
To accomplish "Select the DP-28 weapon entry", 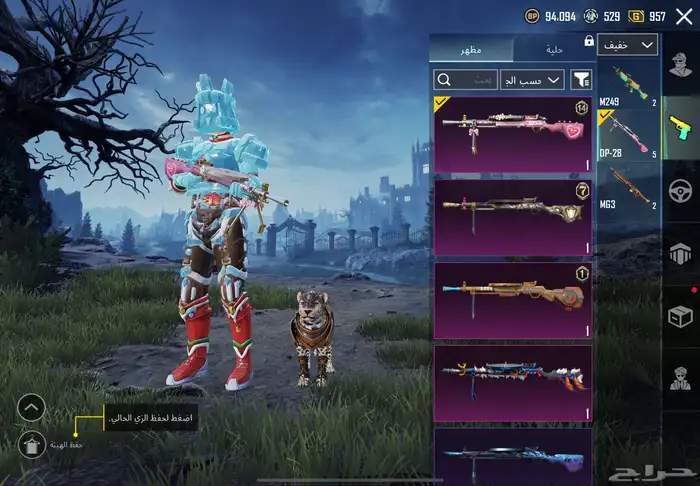I will pyautogui.click(x=628, y=137).
